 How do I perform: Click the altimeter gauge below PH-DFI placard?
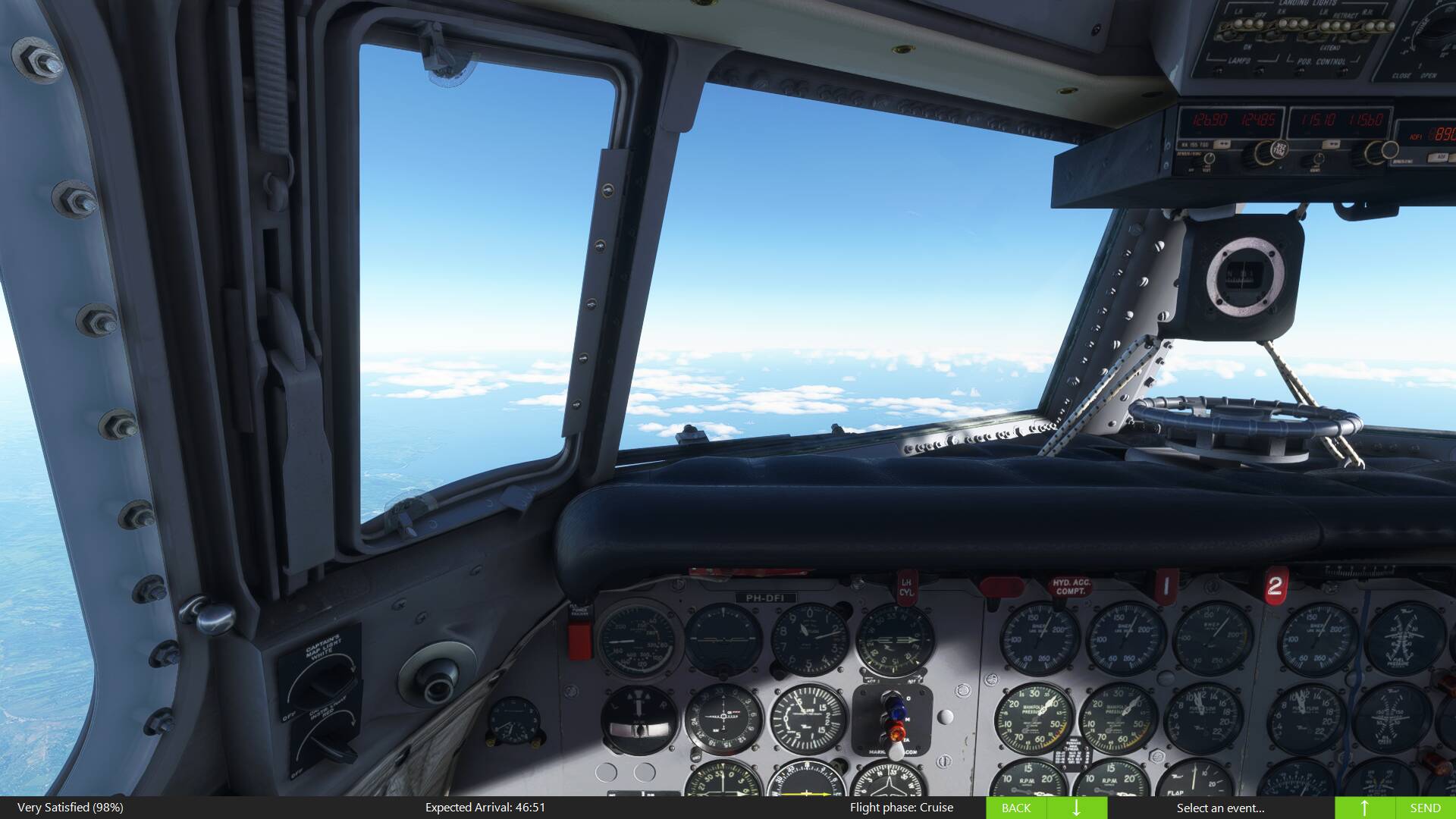(809, 638)
